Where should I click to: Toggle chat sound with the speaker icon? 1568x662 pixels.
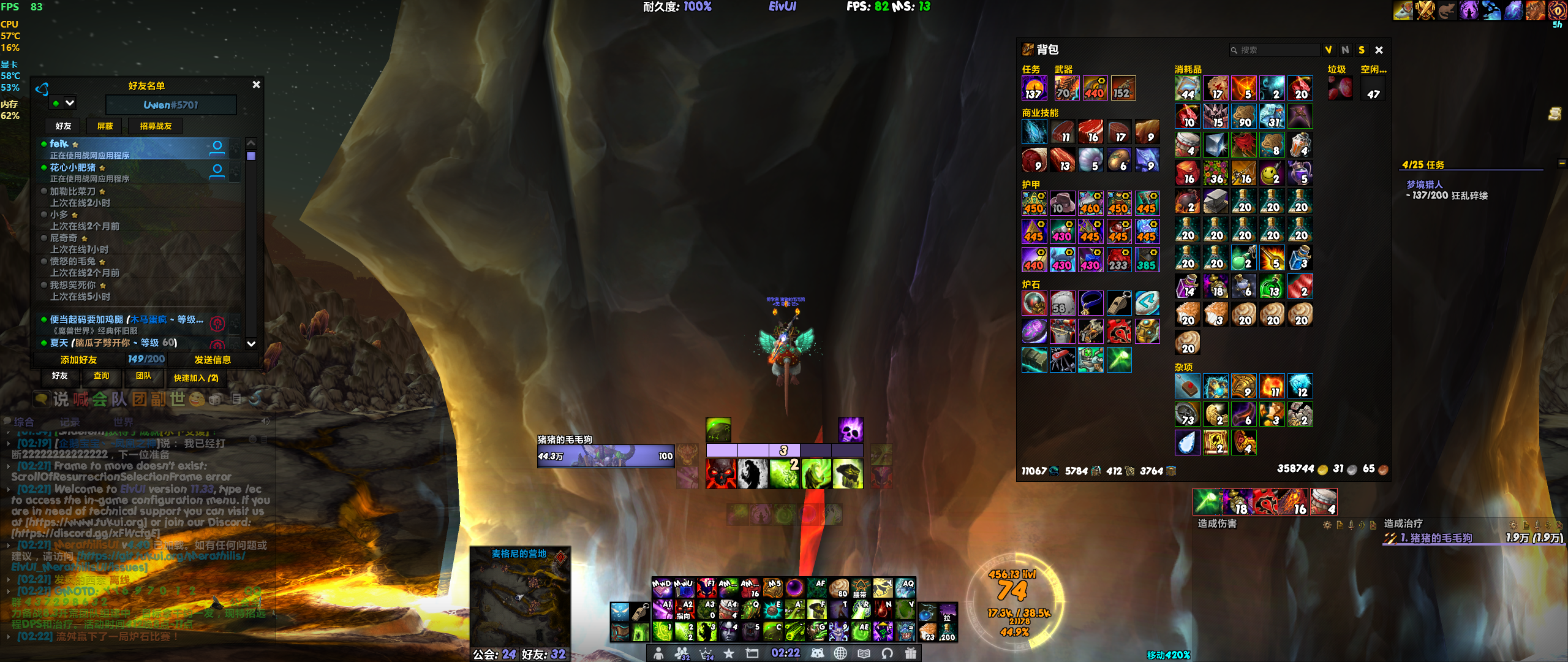click(x=265, y=422)
